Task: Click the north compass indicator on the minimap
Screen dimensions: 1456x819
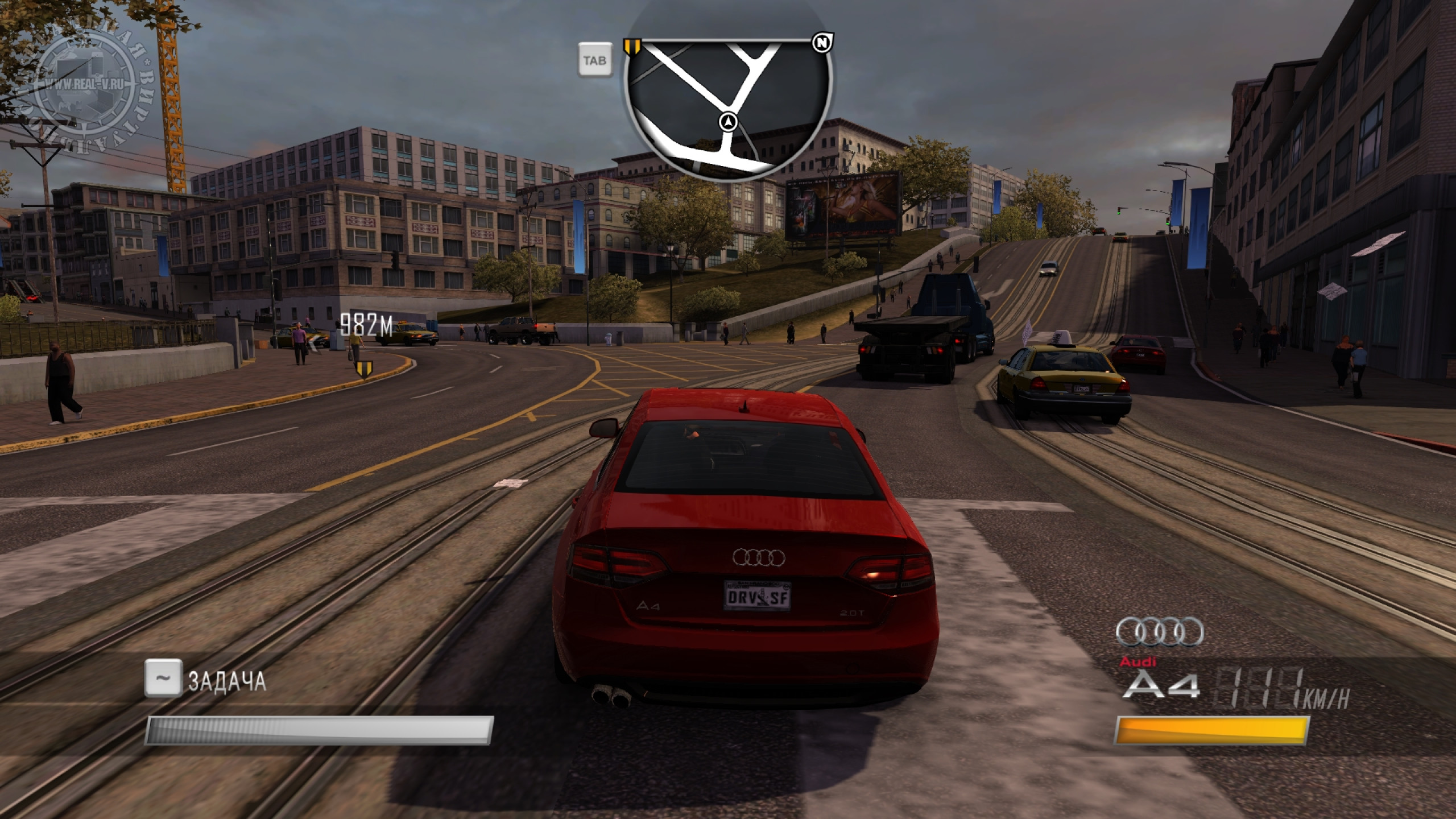Action: pyautogui.click(x=821, y=43)
